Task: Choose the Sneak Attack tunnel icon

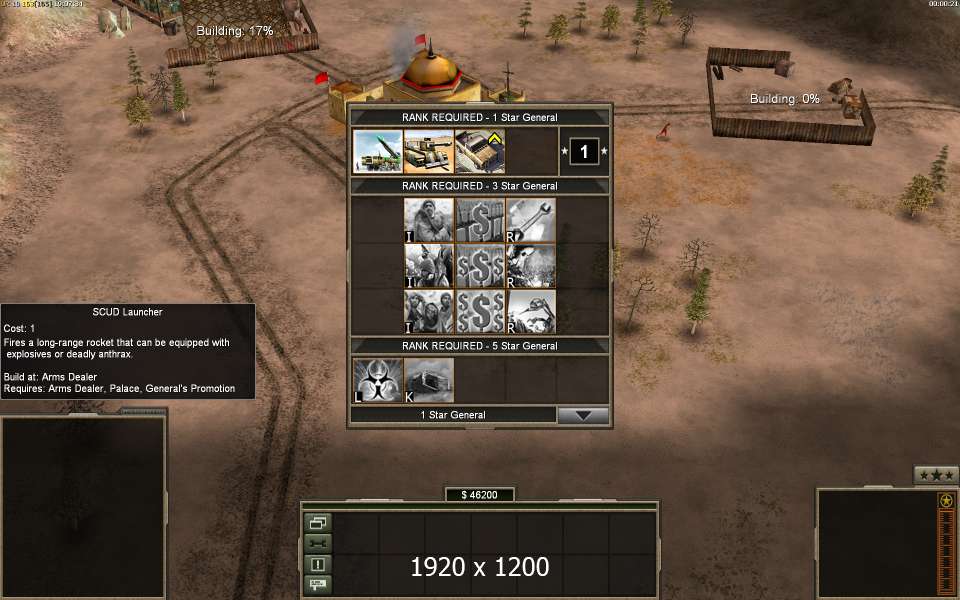Action: coord(429,381)
